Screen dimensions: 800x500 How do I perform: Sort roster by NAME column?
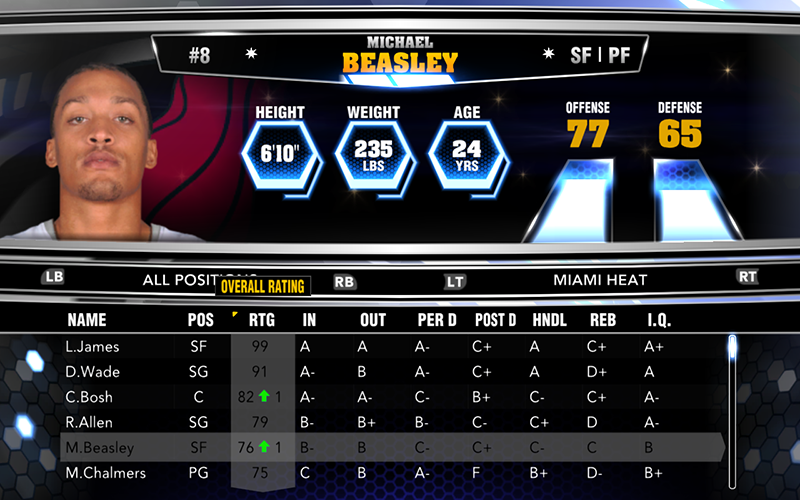pyautogui.click(x=87, y=320)
